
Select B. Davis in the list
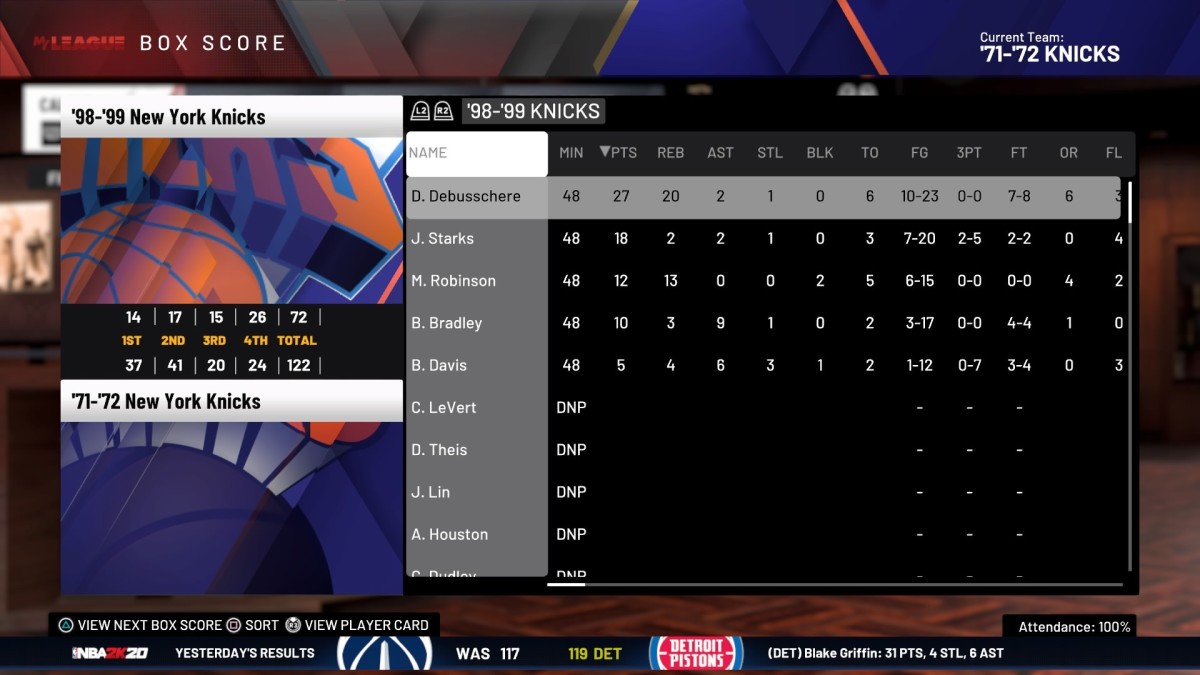tap(439, 365)
